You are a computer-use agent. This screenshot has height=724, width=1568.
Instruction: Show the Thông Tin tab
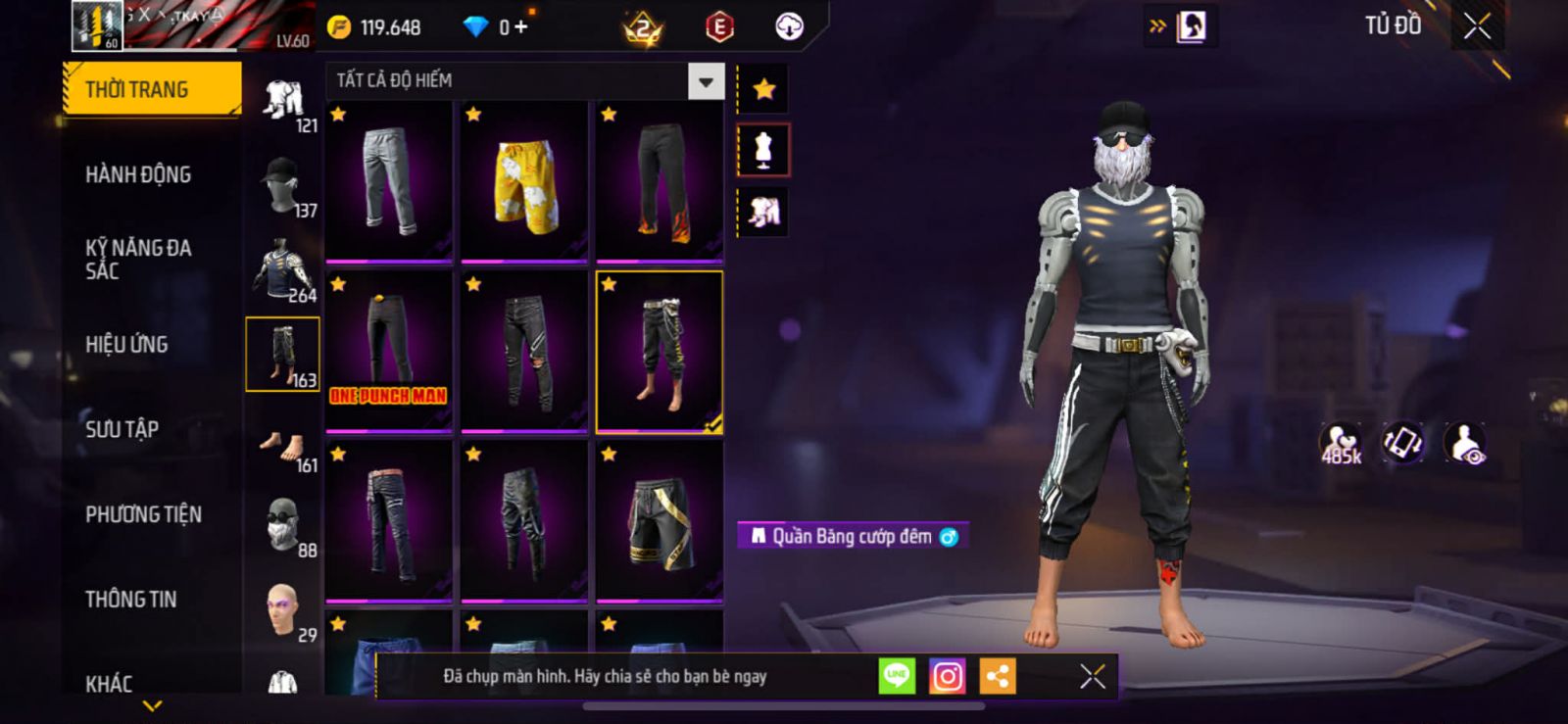point(130,600)
